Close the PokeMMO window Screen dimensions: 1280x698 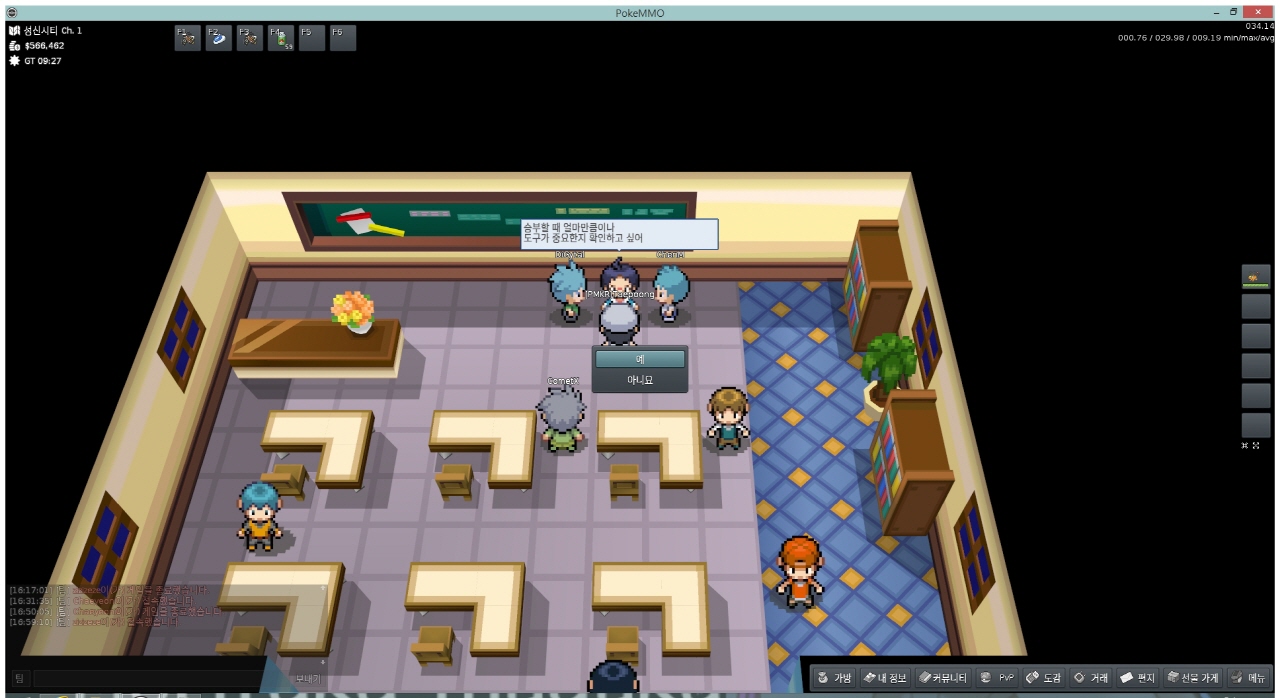tap(1258, 11)
